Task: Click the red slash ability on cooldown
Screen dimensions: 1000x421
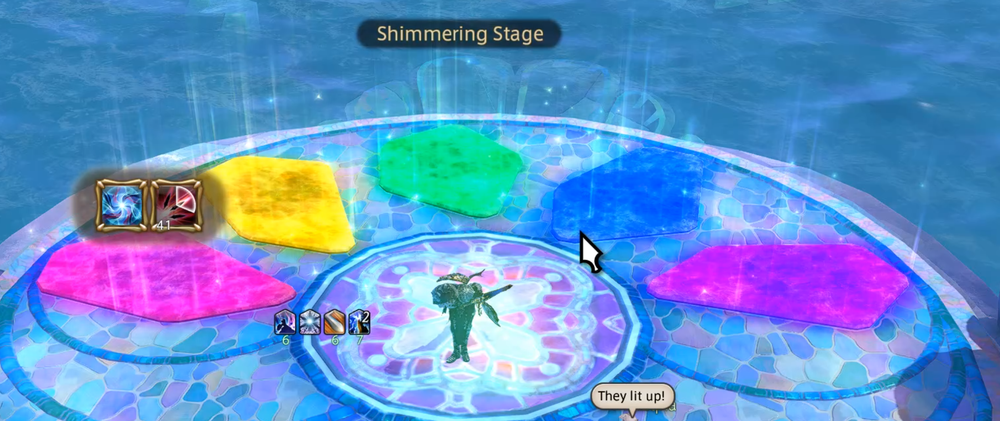Action: pos(174,203)
